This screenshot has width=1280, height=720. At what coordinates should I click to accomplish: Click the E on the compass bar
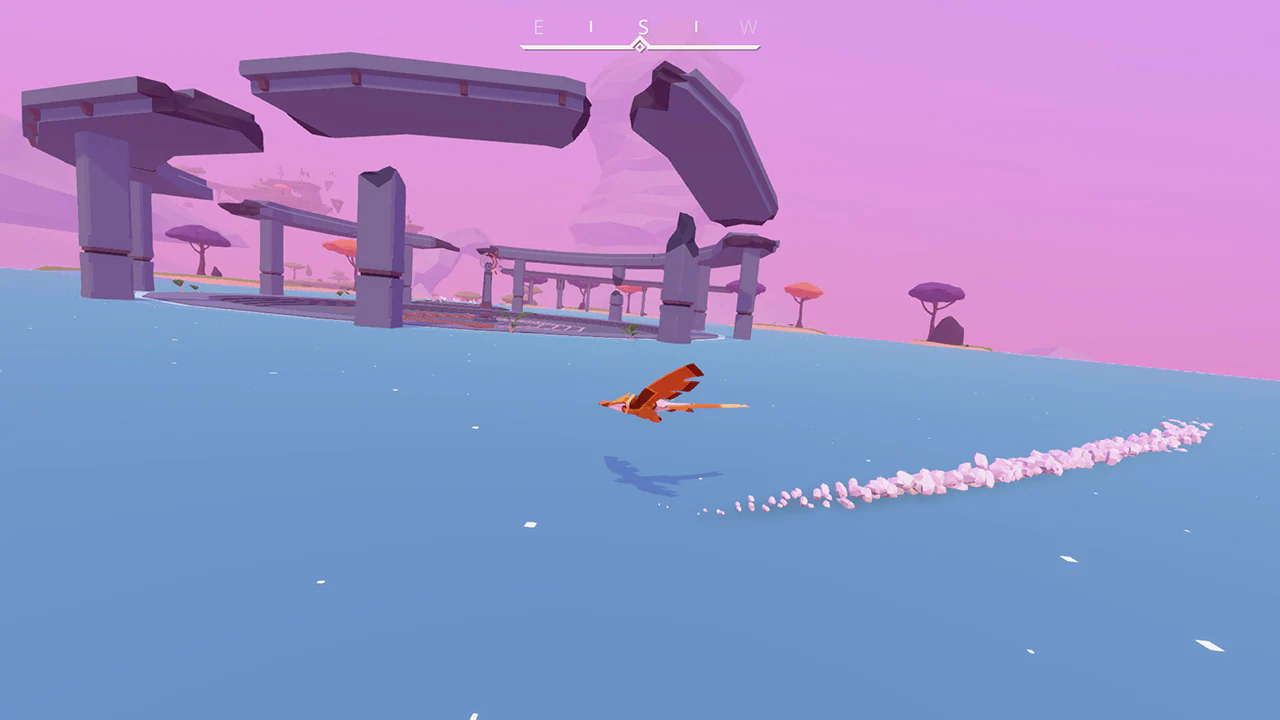pyautogui.click(x=539, y=27)
